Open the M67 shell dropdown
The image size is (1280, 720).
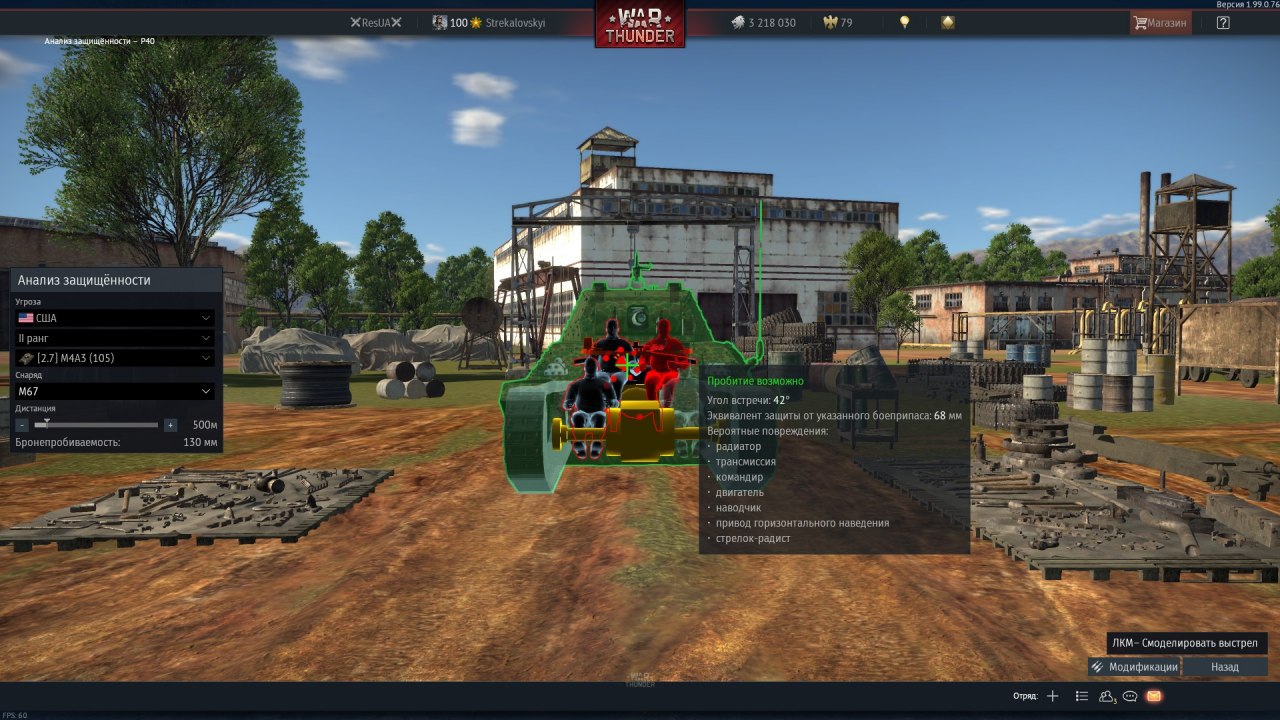[115, 391]
